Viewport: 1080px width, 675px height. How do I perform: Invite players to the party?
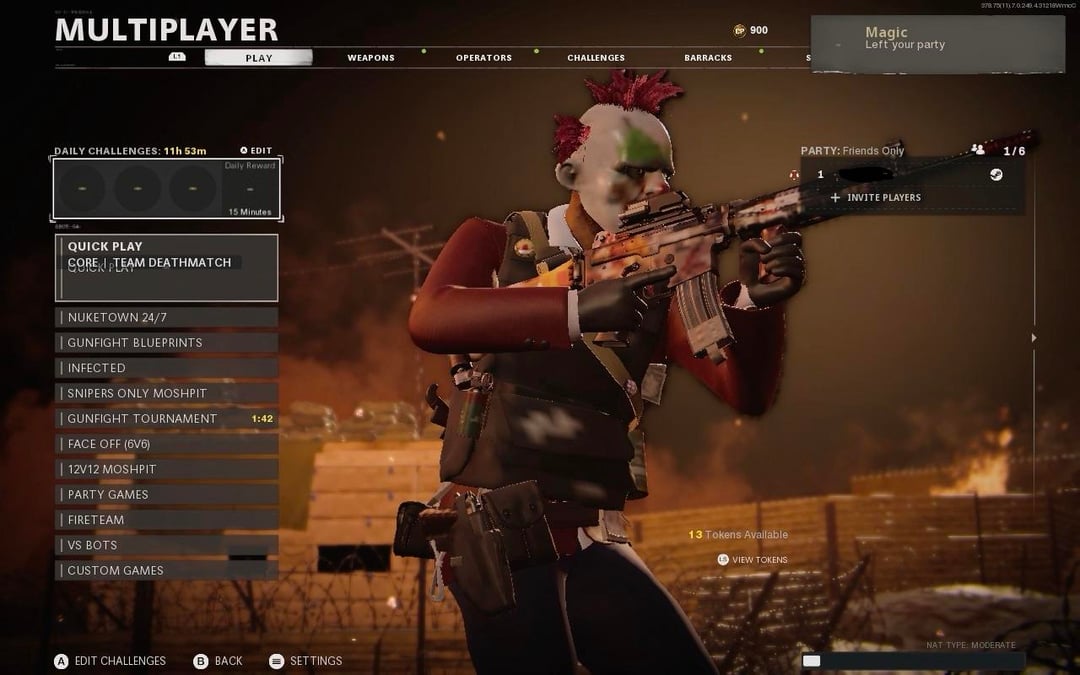coord(876,198)
